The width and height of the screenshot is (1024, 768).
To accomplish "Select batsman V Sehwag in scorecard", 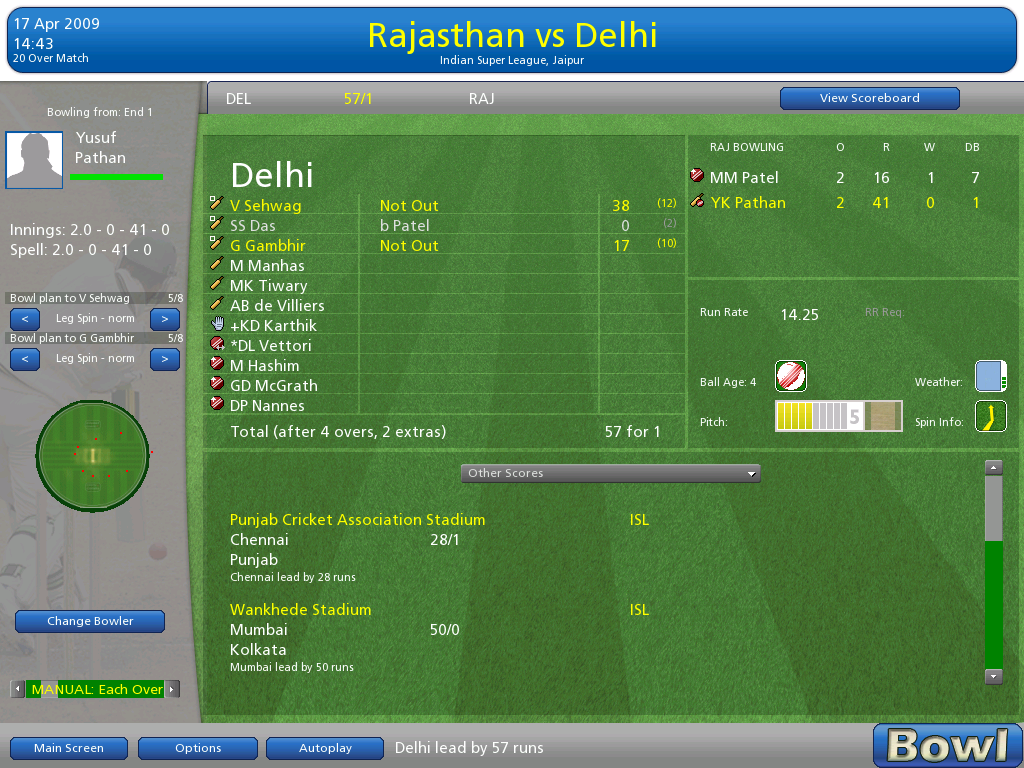I will 266,205.
